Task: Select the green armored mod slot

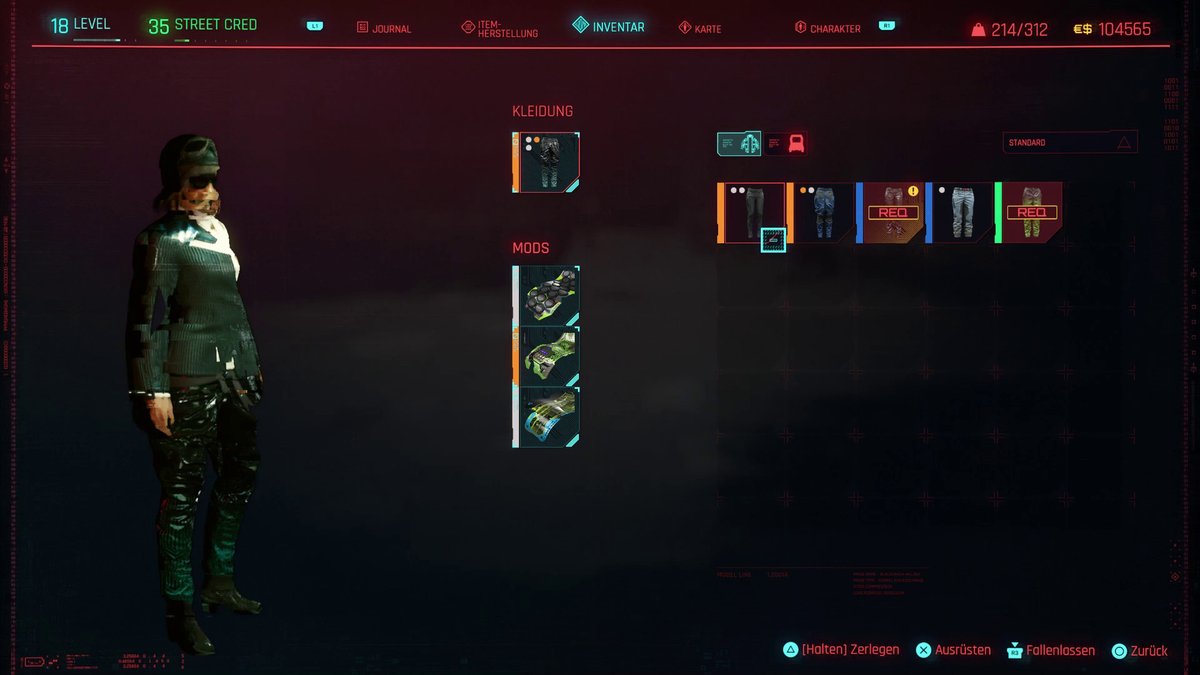Action: 546,356
